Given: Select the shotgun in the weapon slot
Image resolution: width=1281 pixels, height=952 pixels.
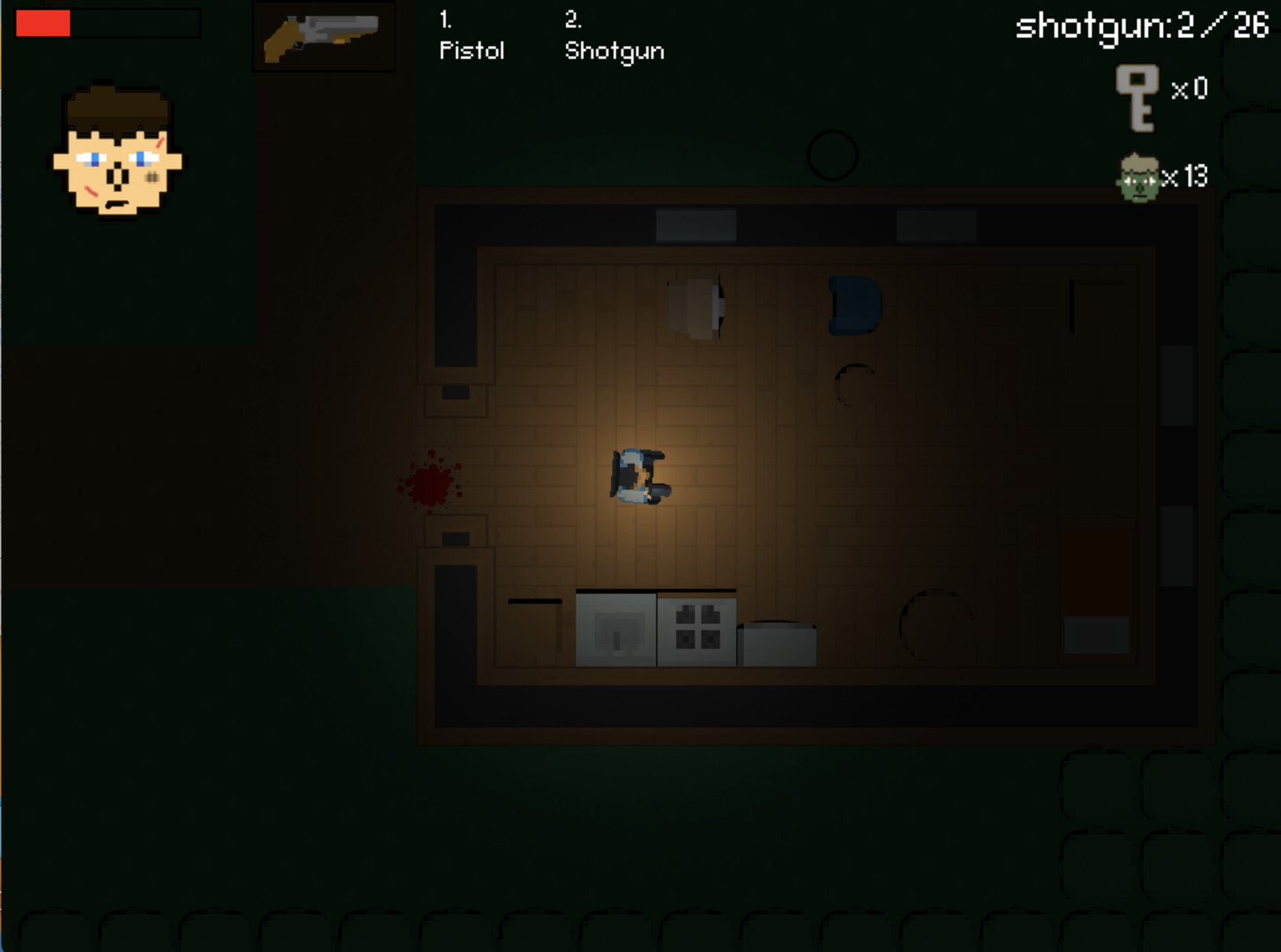Looking at the screenshot, I should 323,37.
